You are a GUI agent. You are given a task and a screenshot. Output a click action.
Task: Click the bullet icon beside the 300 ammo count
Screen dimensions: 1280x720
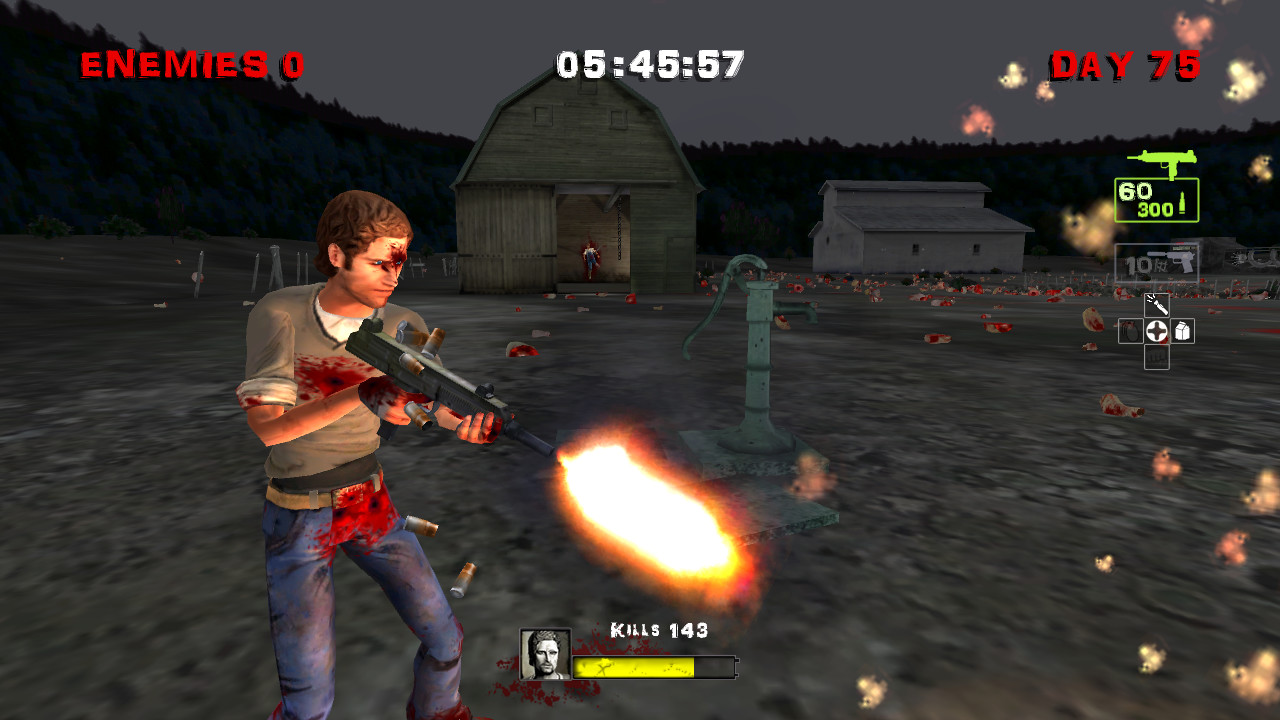click(x=1183, y=202)
